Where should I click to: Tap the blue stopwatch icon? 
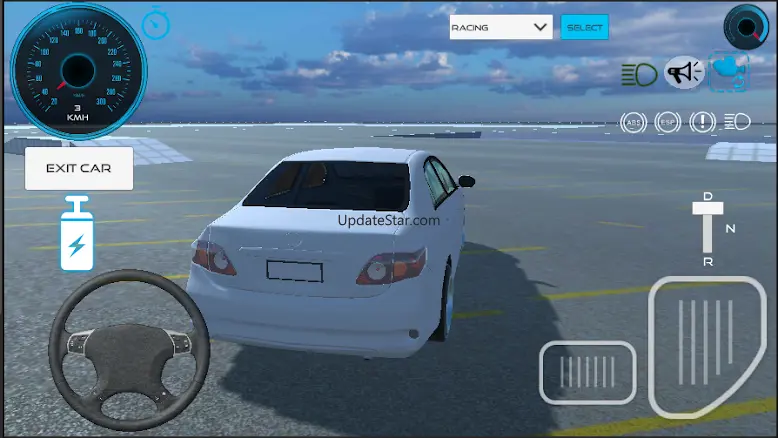point(156,24)
